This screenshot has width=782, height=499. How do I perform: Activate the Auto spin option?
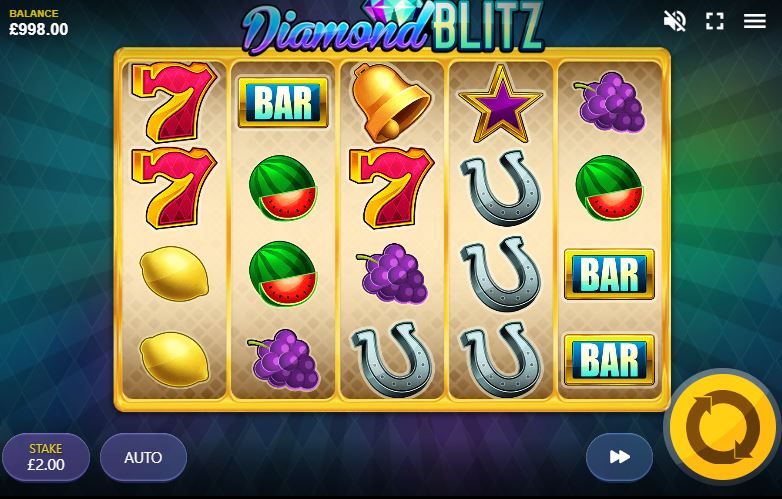click(x=143, y=457)
